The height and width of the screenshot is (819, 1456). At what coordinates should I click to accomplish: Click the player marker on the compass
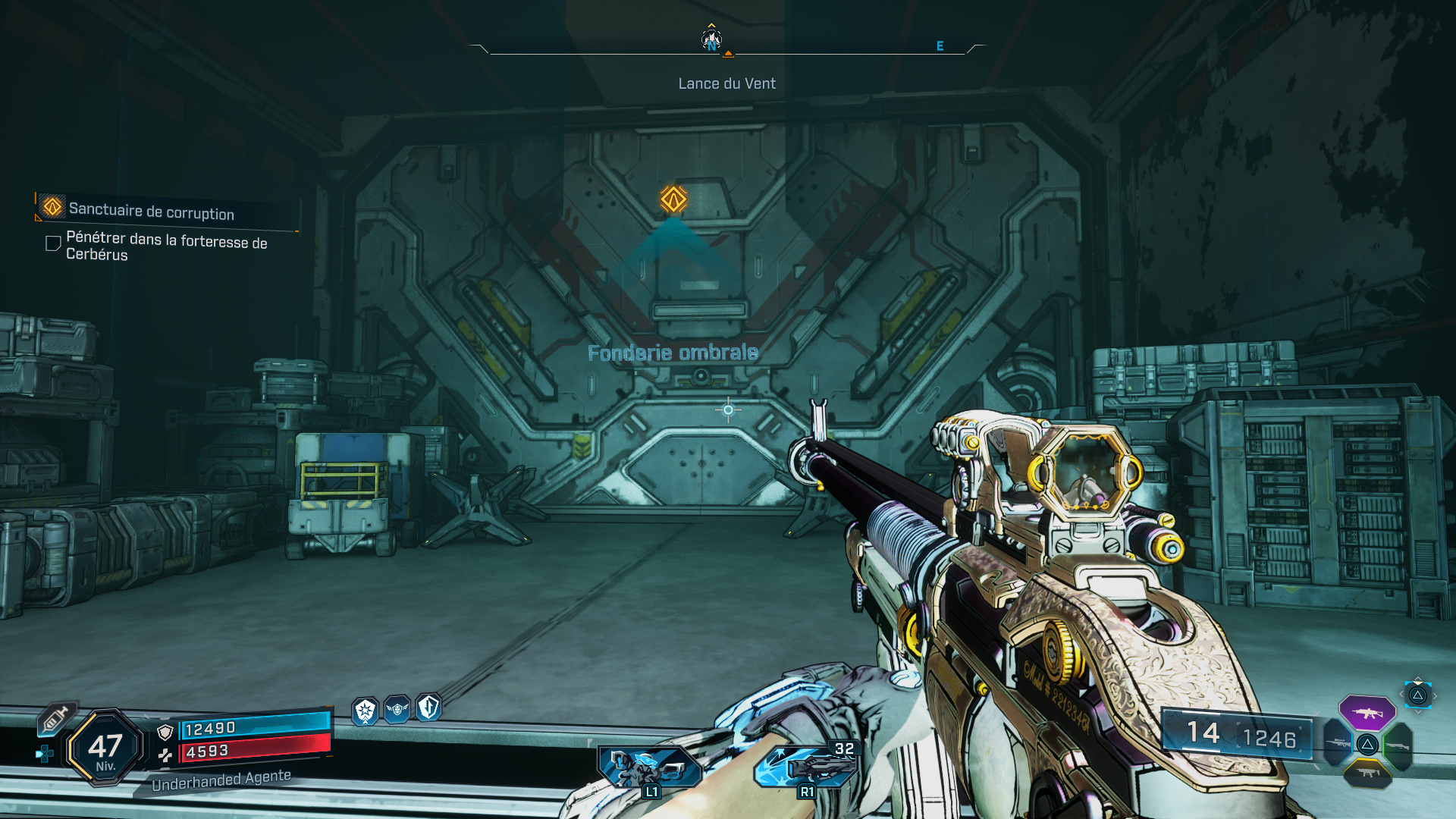[x=711, y=39]
